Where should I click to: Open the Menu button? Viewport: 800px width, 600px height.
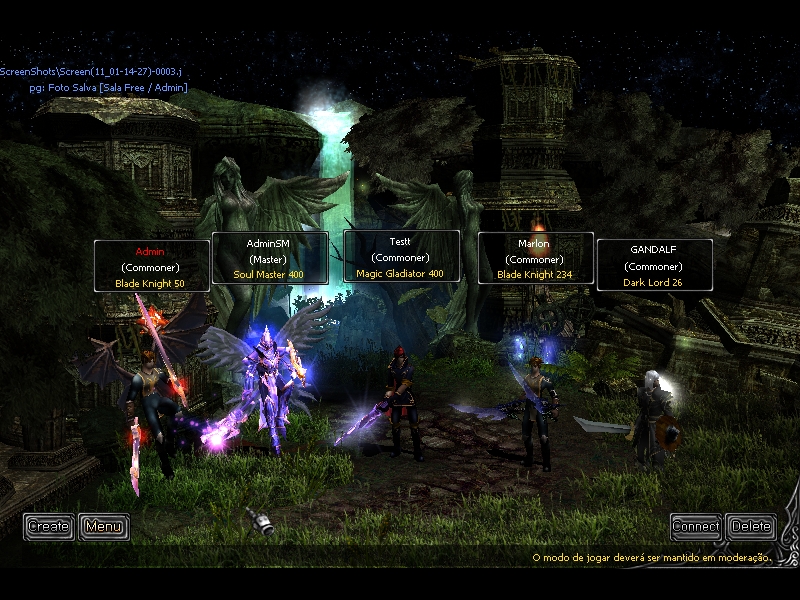coord(104,526)
